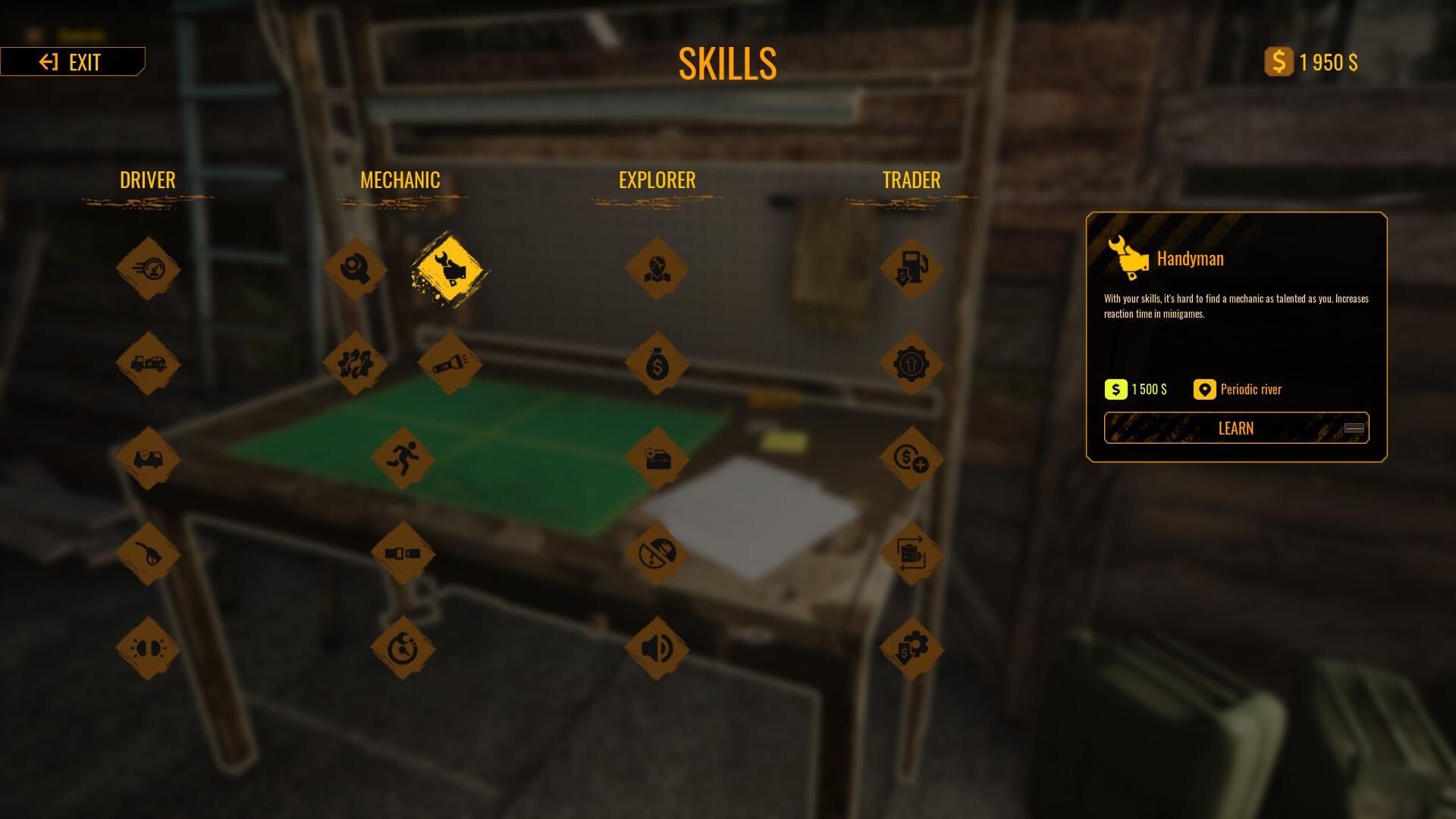Click the speedometer skill in Driver column
The width and height of the screenshot is (1456, 819).
tap(148, 267)
